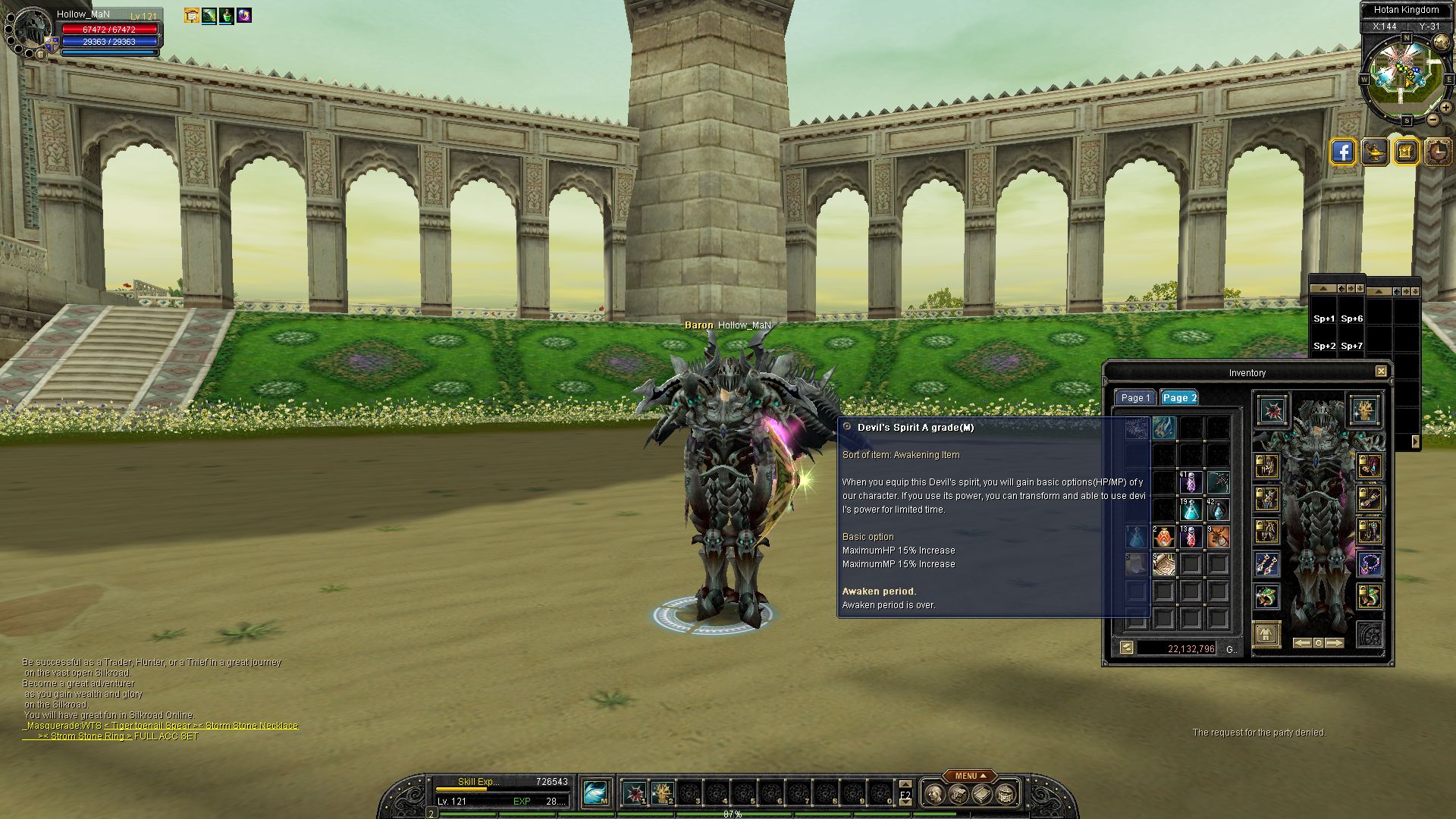
Task: Rotate character preview with the right arrow
Action: point(1335,643)
